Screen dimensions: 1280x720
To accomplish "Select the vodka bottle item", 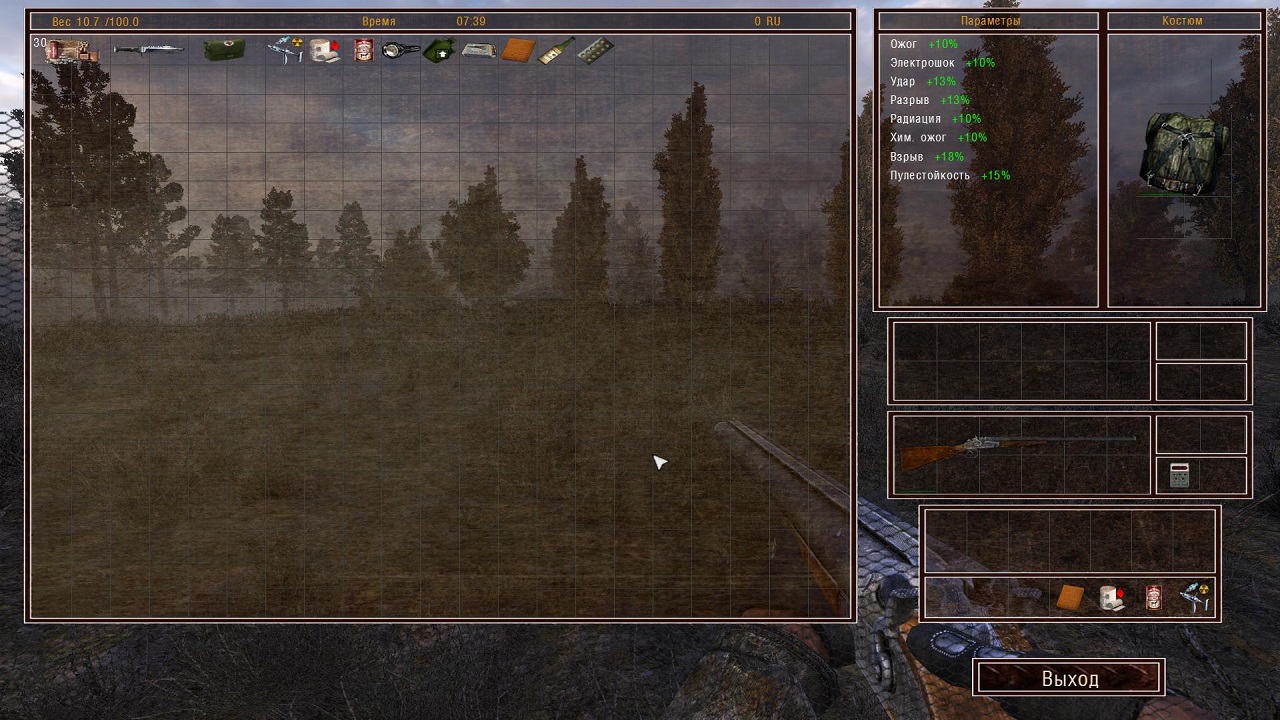I will click(556, 50).
